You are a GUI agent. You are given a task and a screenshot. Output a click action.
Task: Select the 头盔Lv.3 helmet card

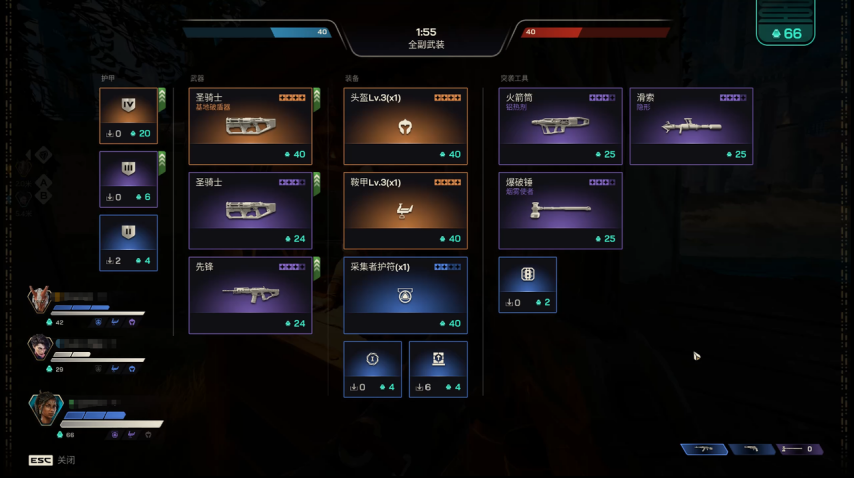(x=405, y=126)
